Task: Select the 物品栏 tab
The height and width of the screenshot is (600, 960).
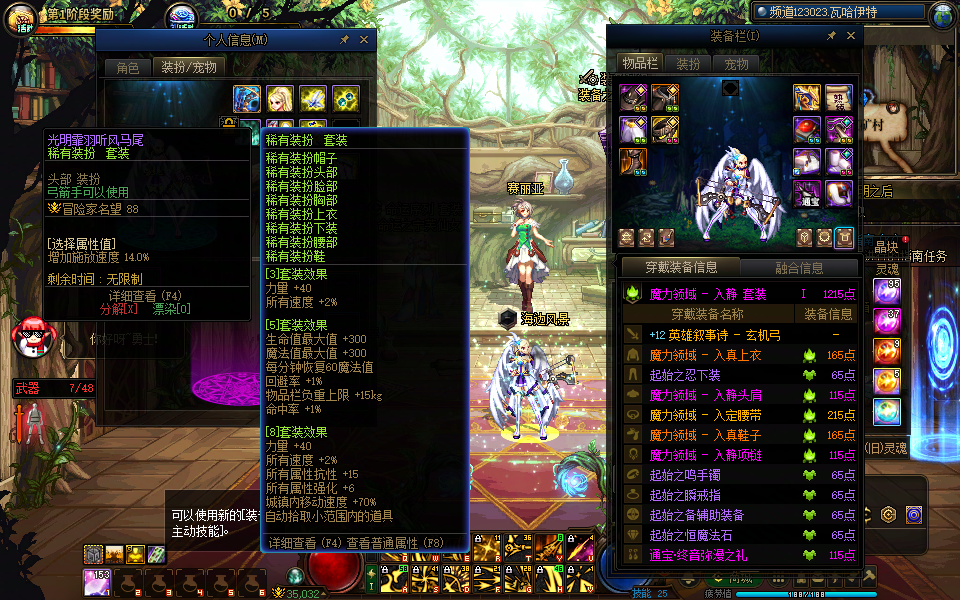Action: pyautogui.click(x=639, y=63)
